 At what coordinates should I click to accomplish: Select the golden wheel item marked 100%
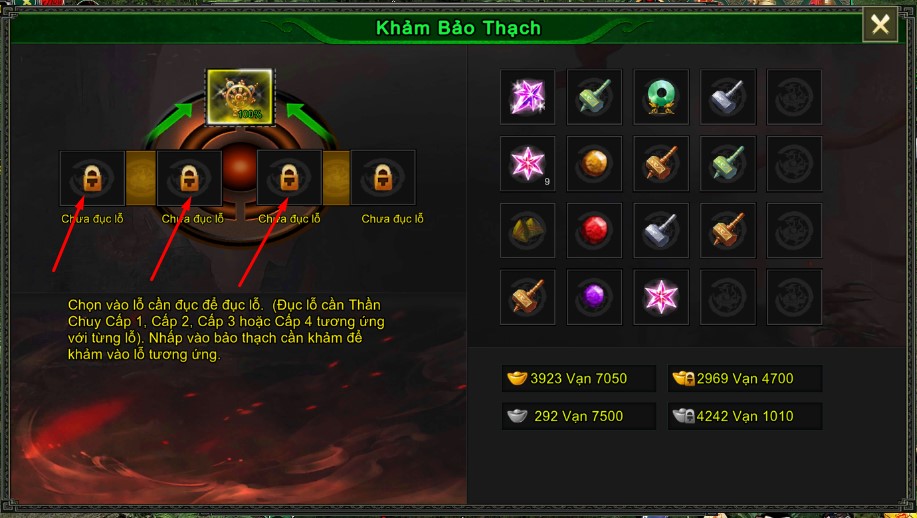pos(239,97)
